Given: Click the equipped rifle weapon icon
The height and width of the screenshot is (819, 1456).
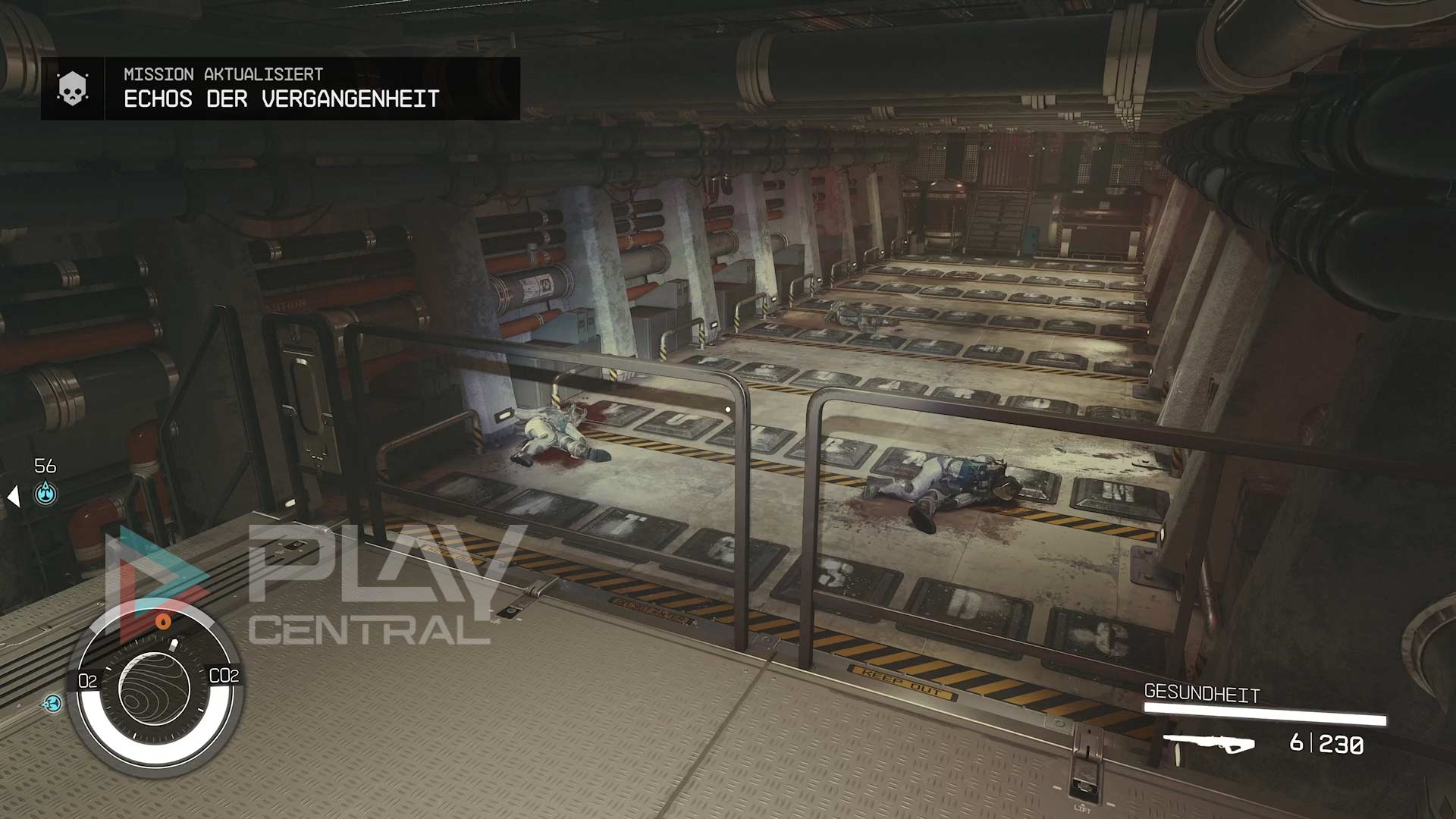Looking at the screenshot, I should pyautogui.click(x=1208, y=744).
